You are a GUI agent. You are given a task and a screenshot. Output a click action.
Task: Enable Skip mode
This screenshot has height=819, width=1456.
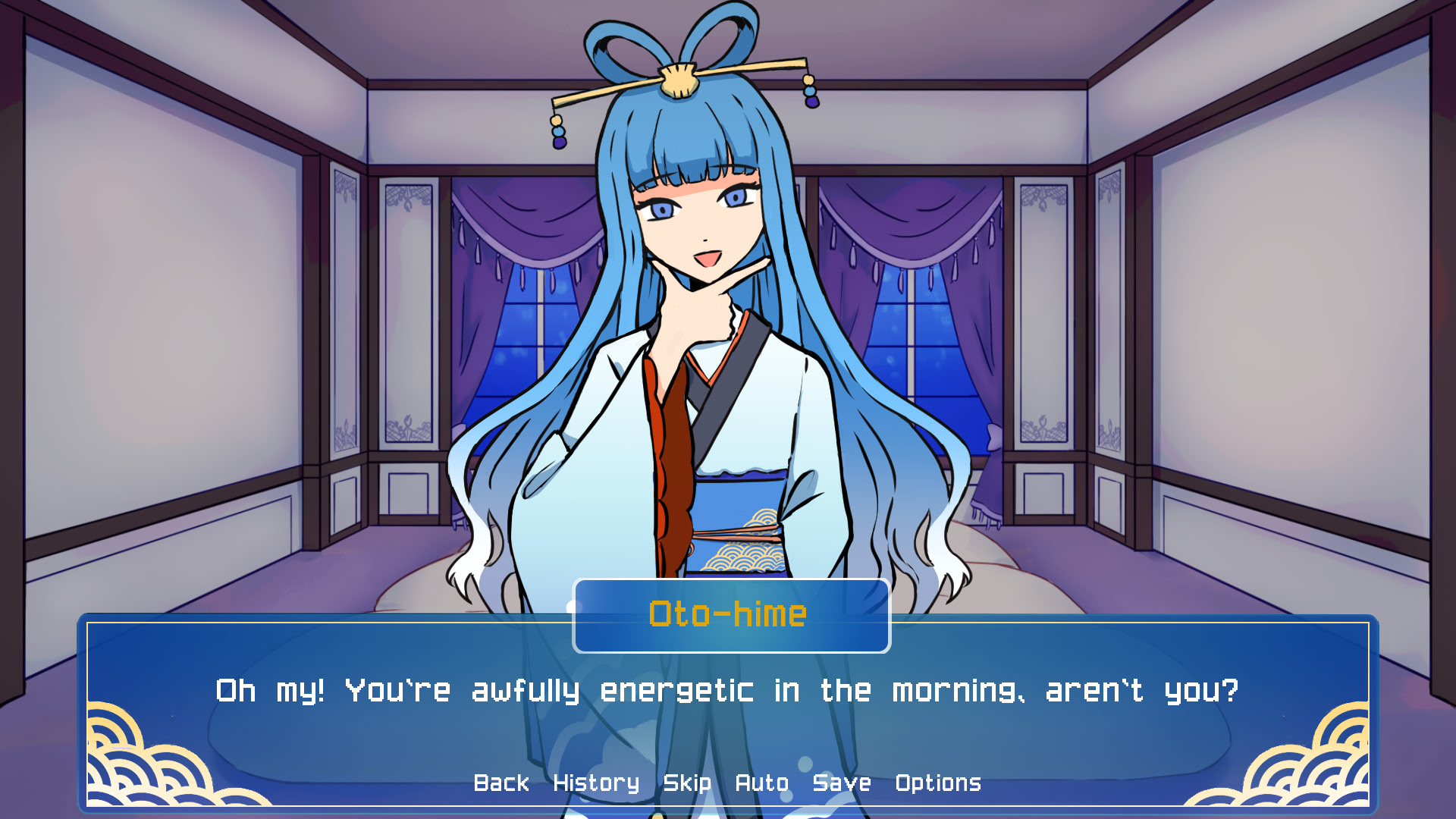(x=686, y=783)
